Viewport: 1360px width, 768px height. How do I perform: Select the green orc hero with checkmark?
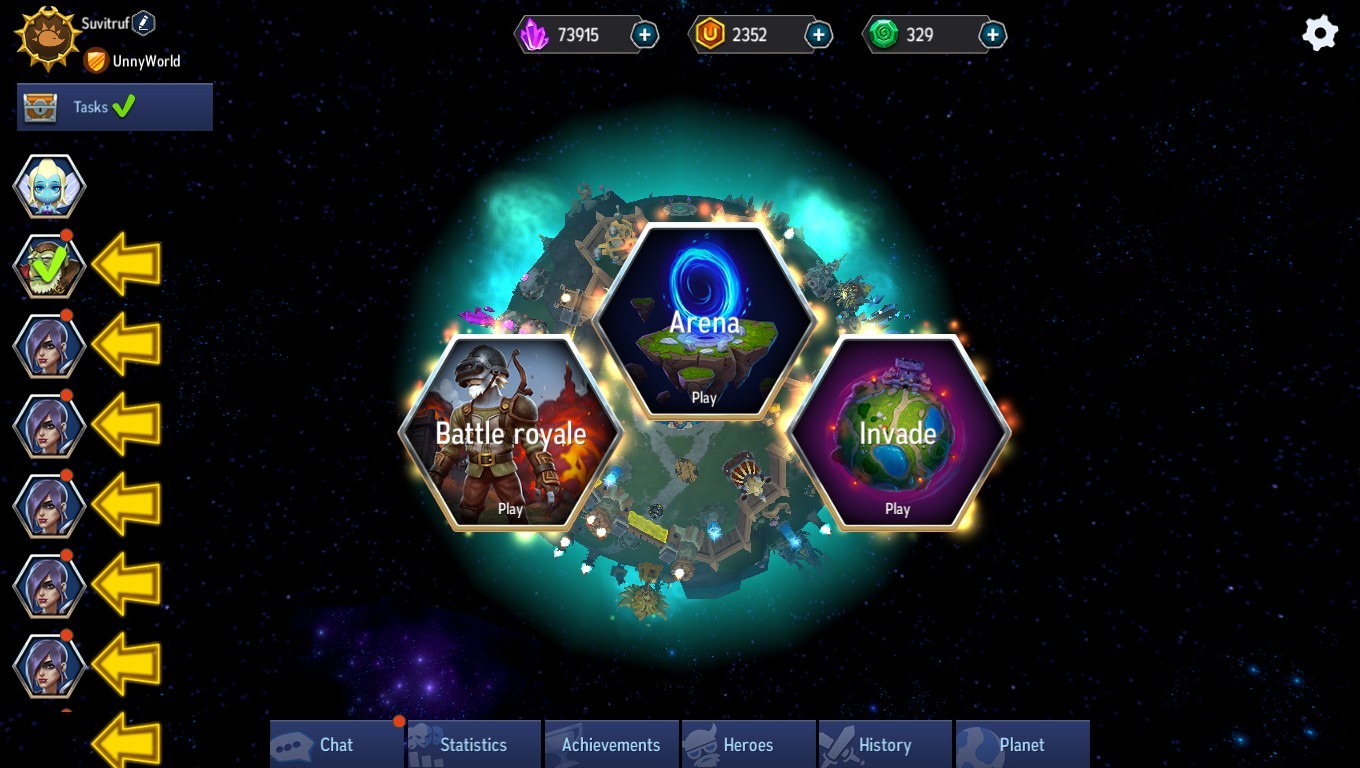[x=49, y=266]
